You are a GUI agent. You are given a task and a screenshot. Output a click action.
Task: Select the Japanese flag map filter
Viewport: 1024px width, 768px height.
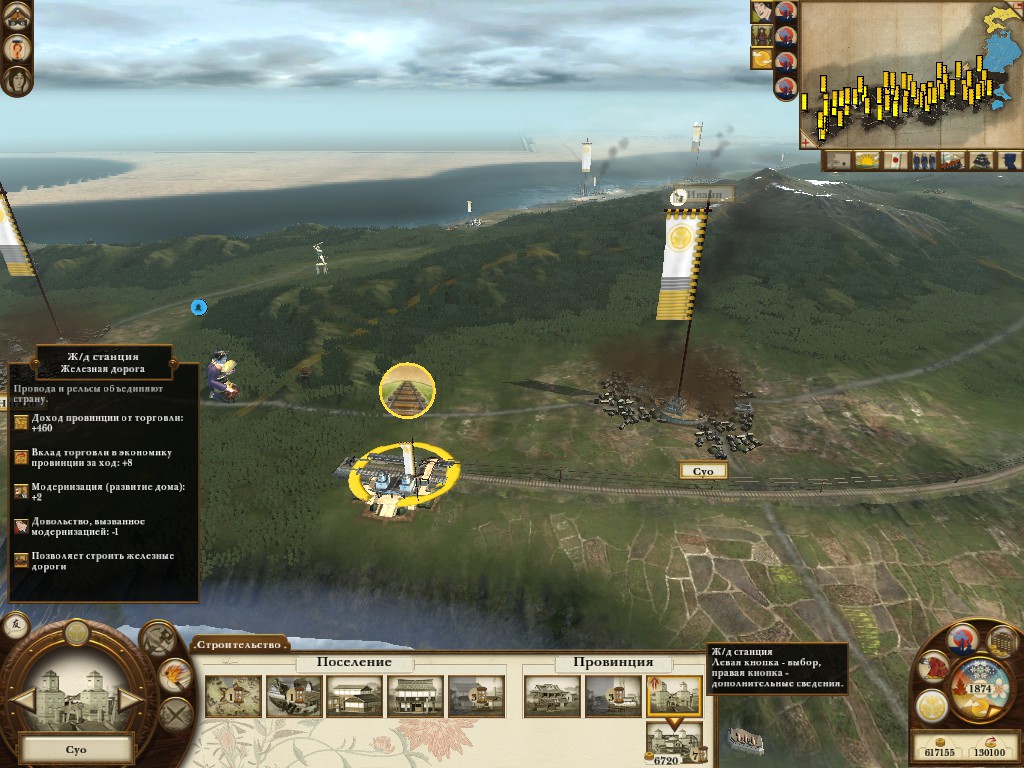pos(895,160)
